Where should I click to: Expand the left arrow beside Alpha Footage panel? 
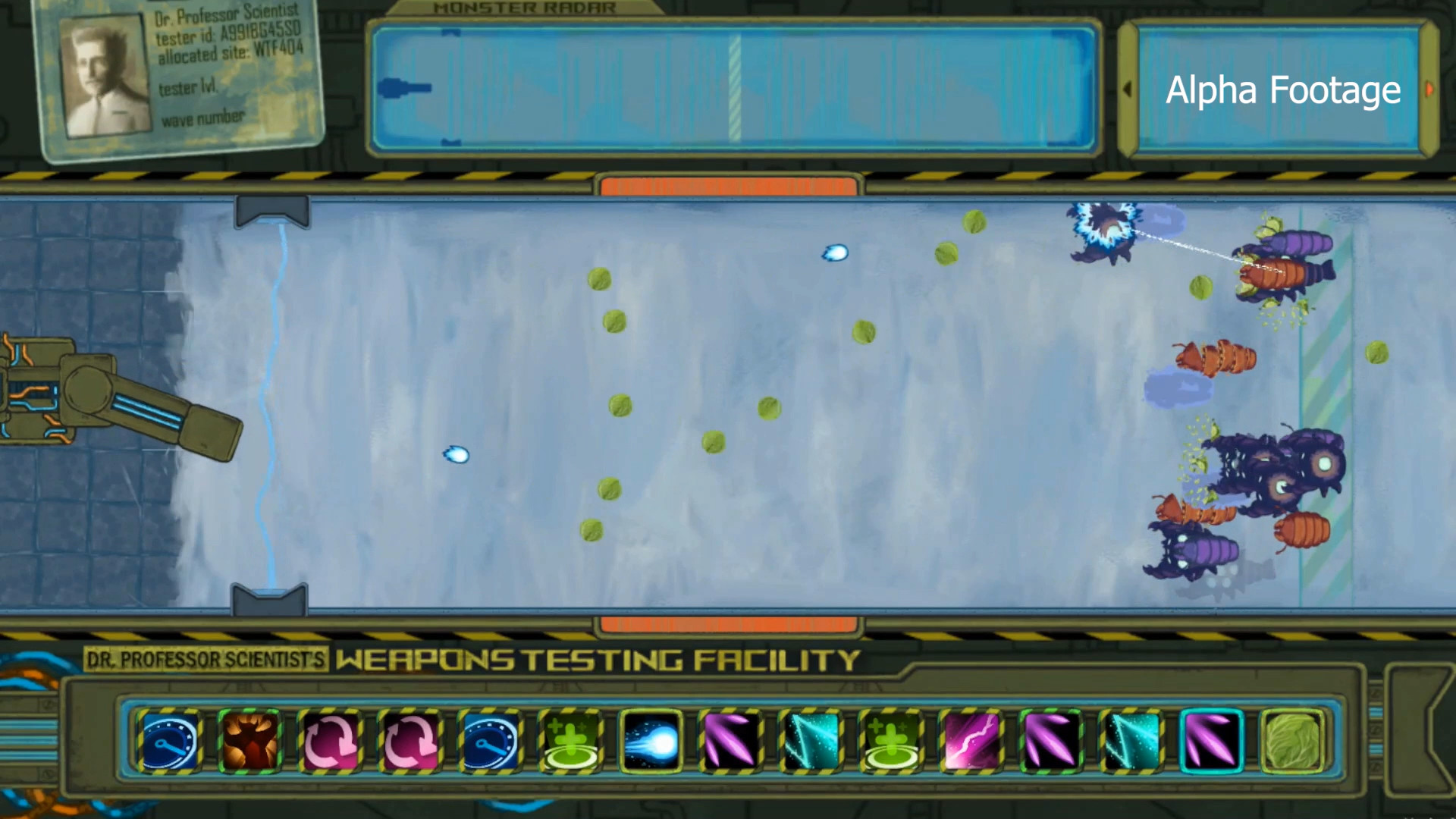click(x=1128, y=89)
